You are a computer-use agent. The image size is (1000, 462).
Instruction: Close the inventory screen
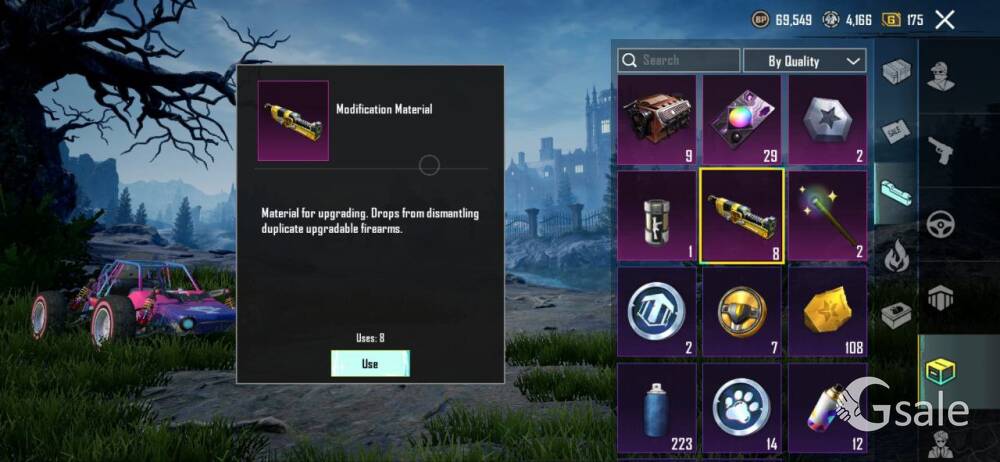coord(944,19)
